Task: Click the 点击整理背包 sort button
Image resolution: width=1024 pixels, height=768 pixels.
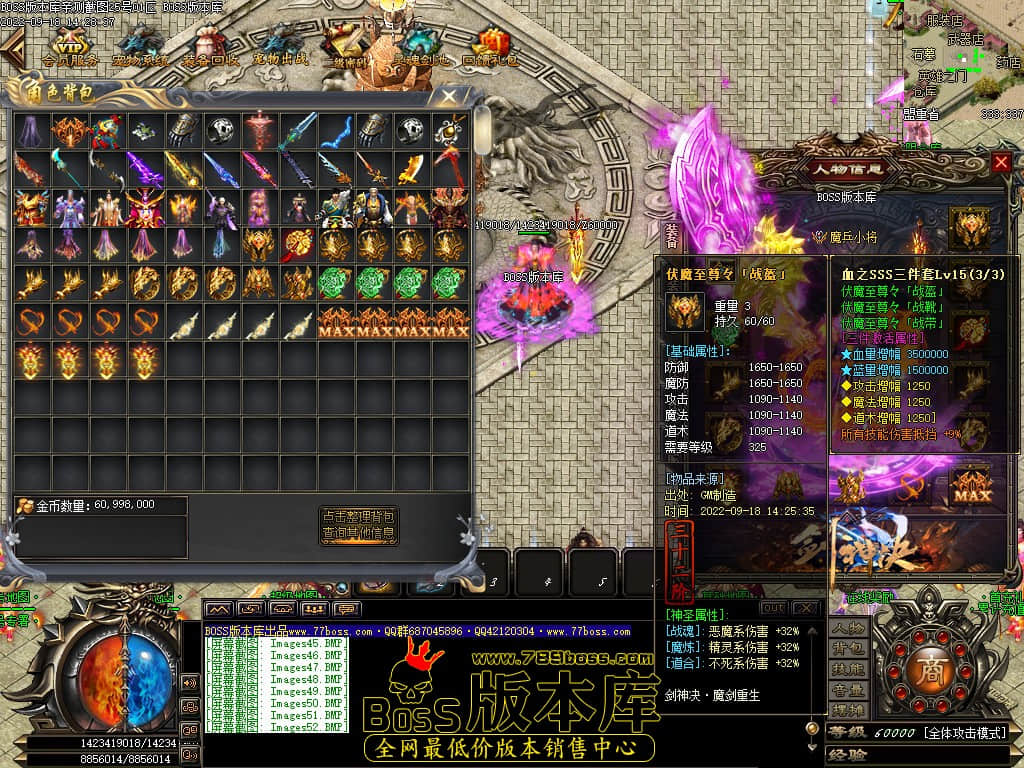Action: click(x=358, y=517)
